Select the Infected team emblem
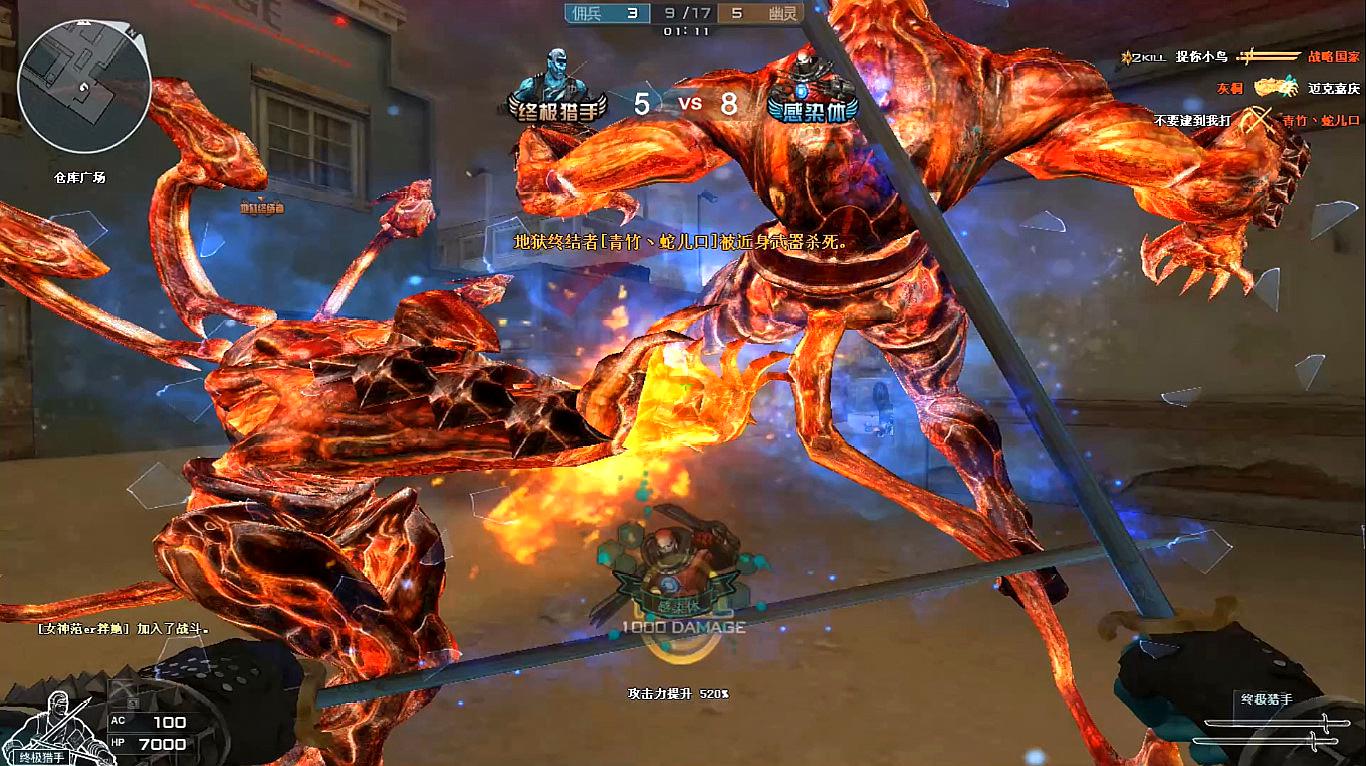Viewport: 1366px width, 766px height. (x=812, y=92)
